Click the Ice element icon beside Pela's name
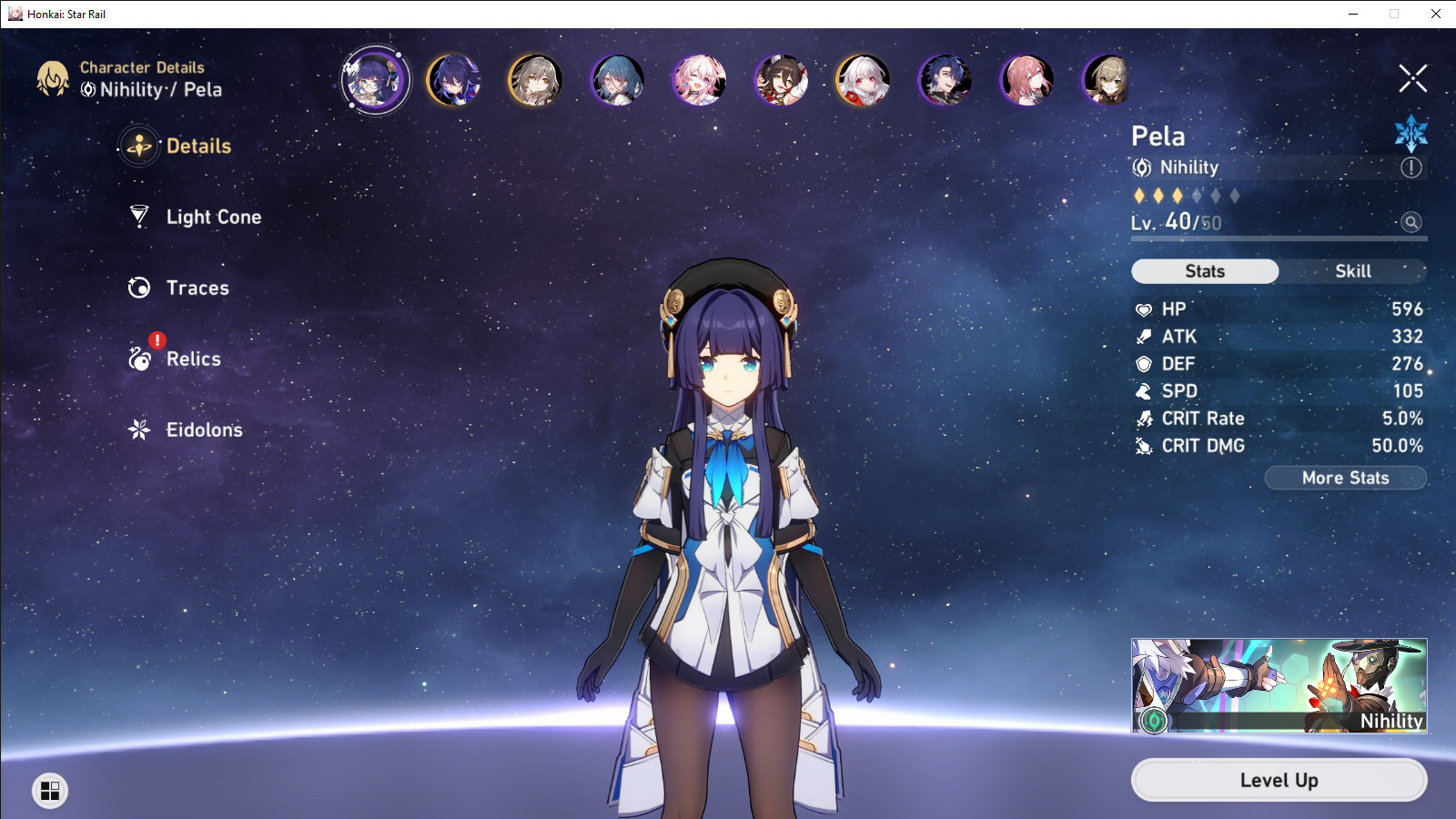Image resolution: width=1456 pixels, height=819 pixels. click(1411, 133)
